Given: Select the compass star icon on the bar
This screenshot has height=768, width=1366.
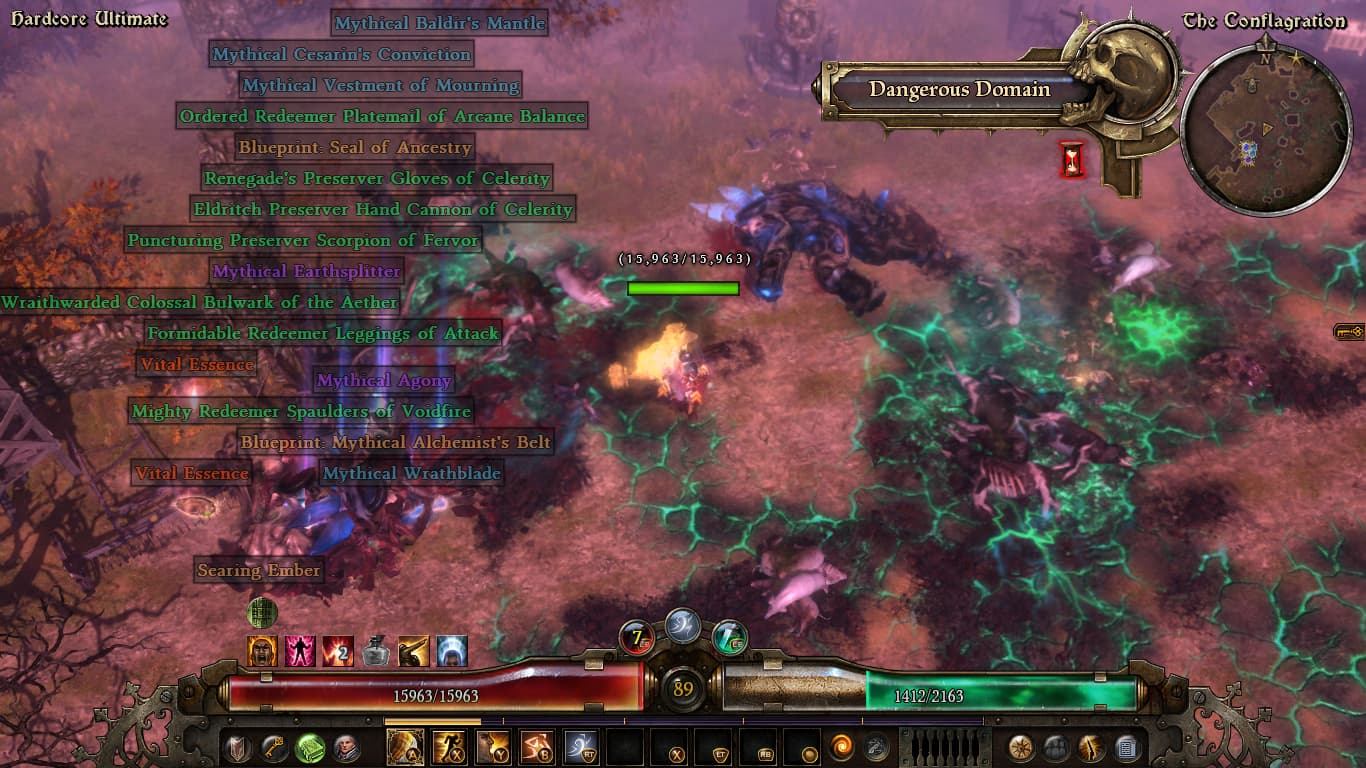Looking at the screenshot, I should tap(1021, 748).
